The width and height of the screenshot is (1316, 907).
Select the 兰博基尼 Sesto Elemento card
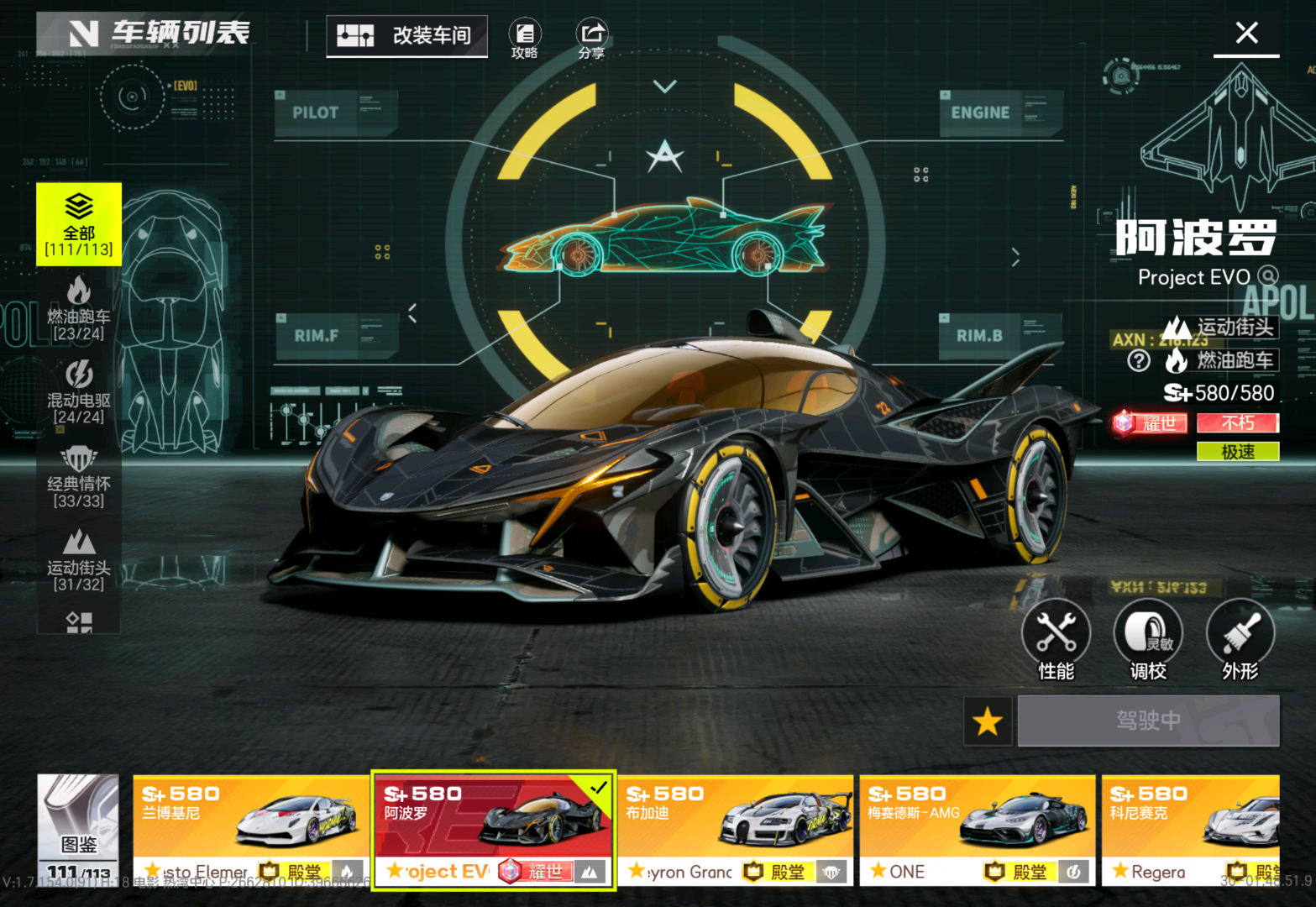tap(251, 830)
